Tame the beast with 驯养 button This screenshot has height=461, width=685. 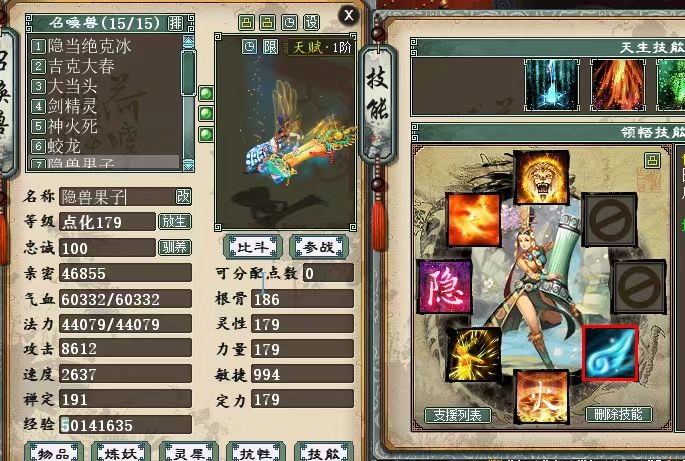coord(174,247)
